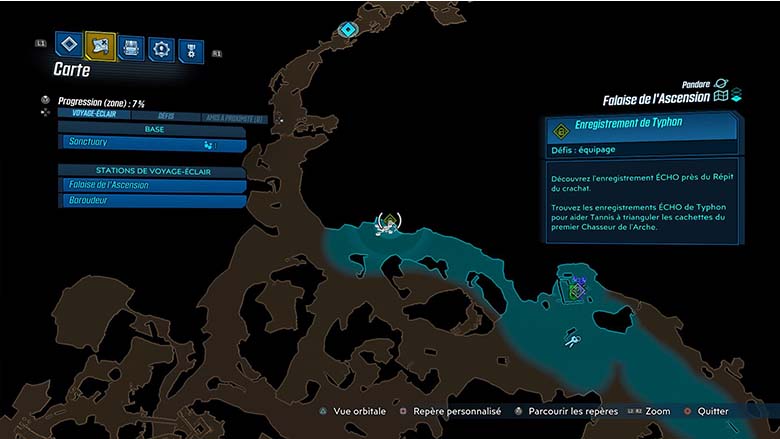Open the medal-icon tab
The width and height of the screenshot is (780, 439).
click(191, 49)
